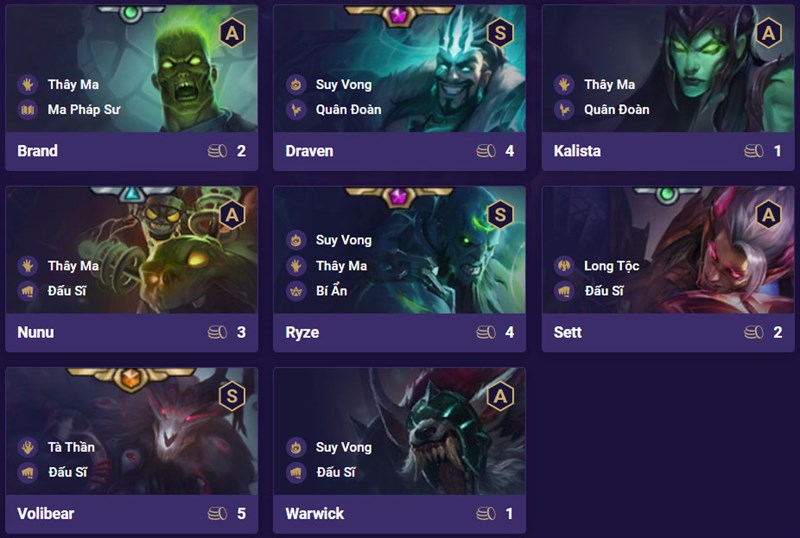Click the Tà Thần trait on Volibear
The width and height of the screenshot is (800, 538).
point(71,447)
